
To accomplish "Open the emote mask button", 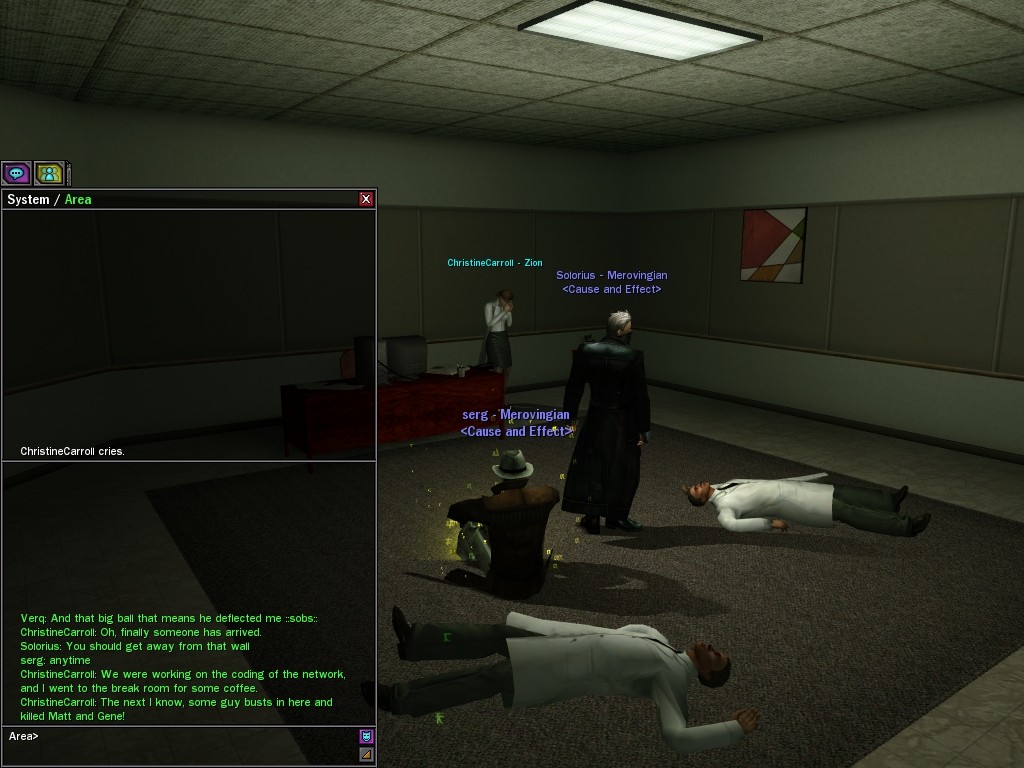I will click(366, 737).
